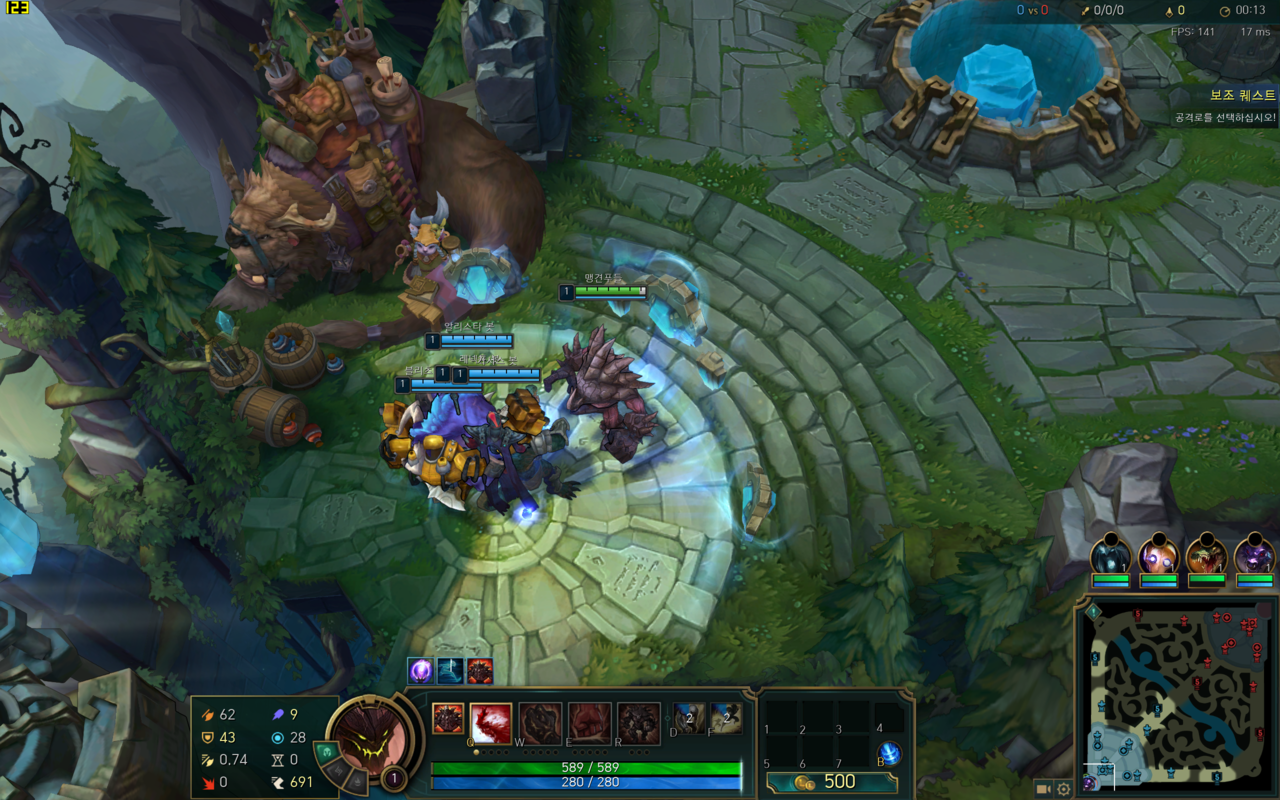Open the shop via the 500 gold button
The height and width of the screenshot is (800, 1280).
831,782
